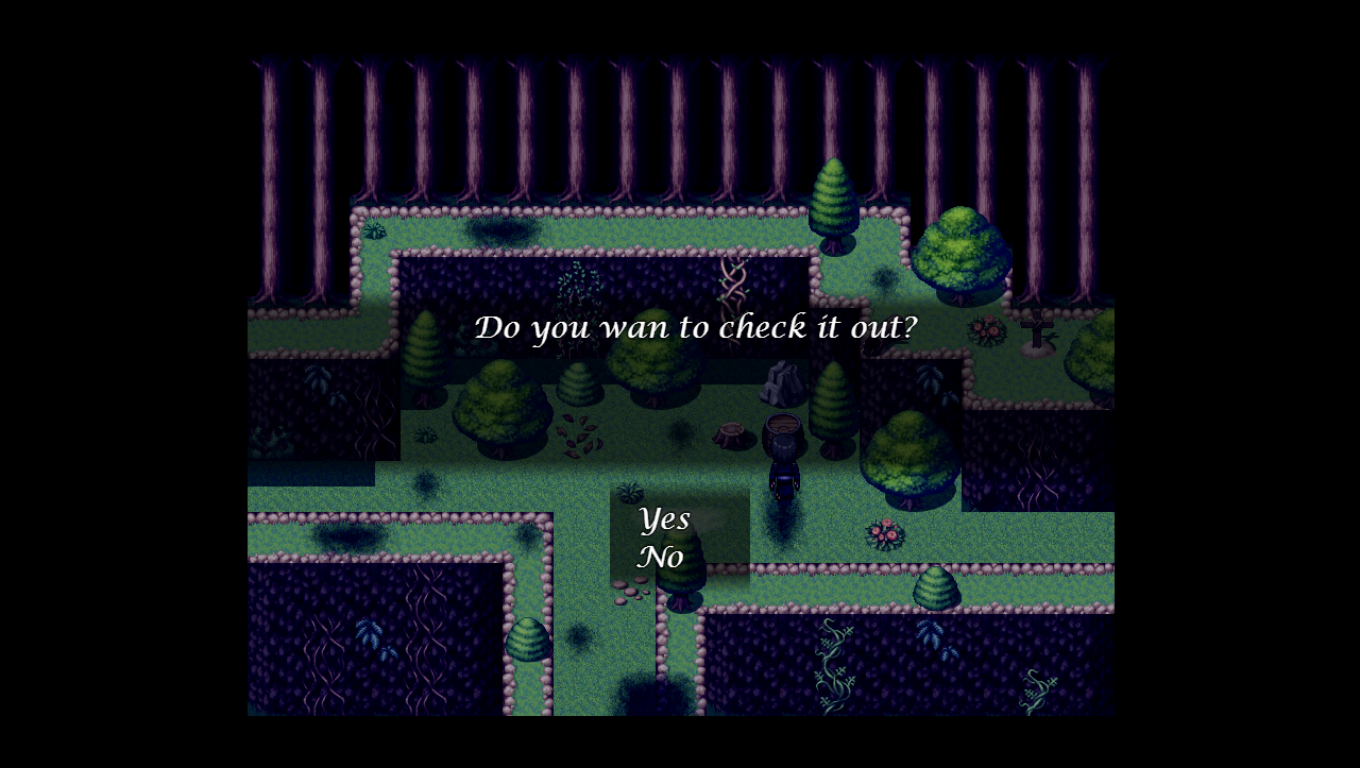Select the No option
Screen dimensions: 1360x768
pos(660,558)
